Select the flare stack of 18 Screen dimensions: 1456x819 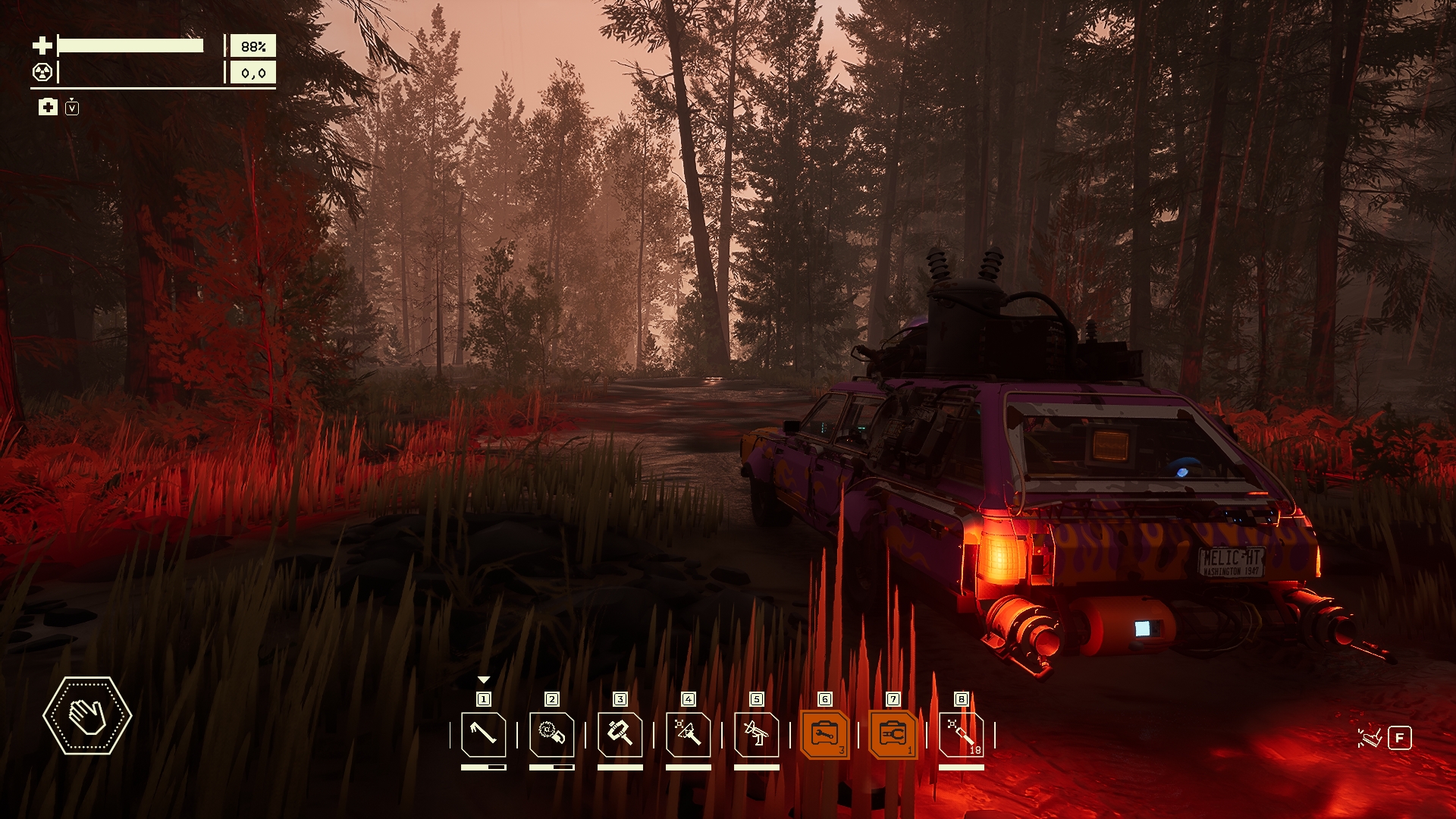point(961,734)
